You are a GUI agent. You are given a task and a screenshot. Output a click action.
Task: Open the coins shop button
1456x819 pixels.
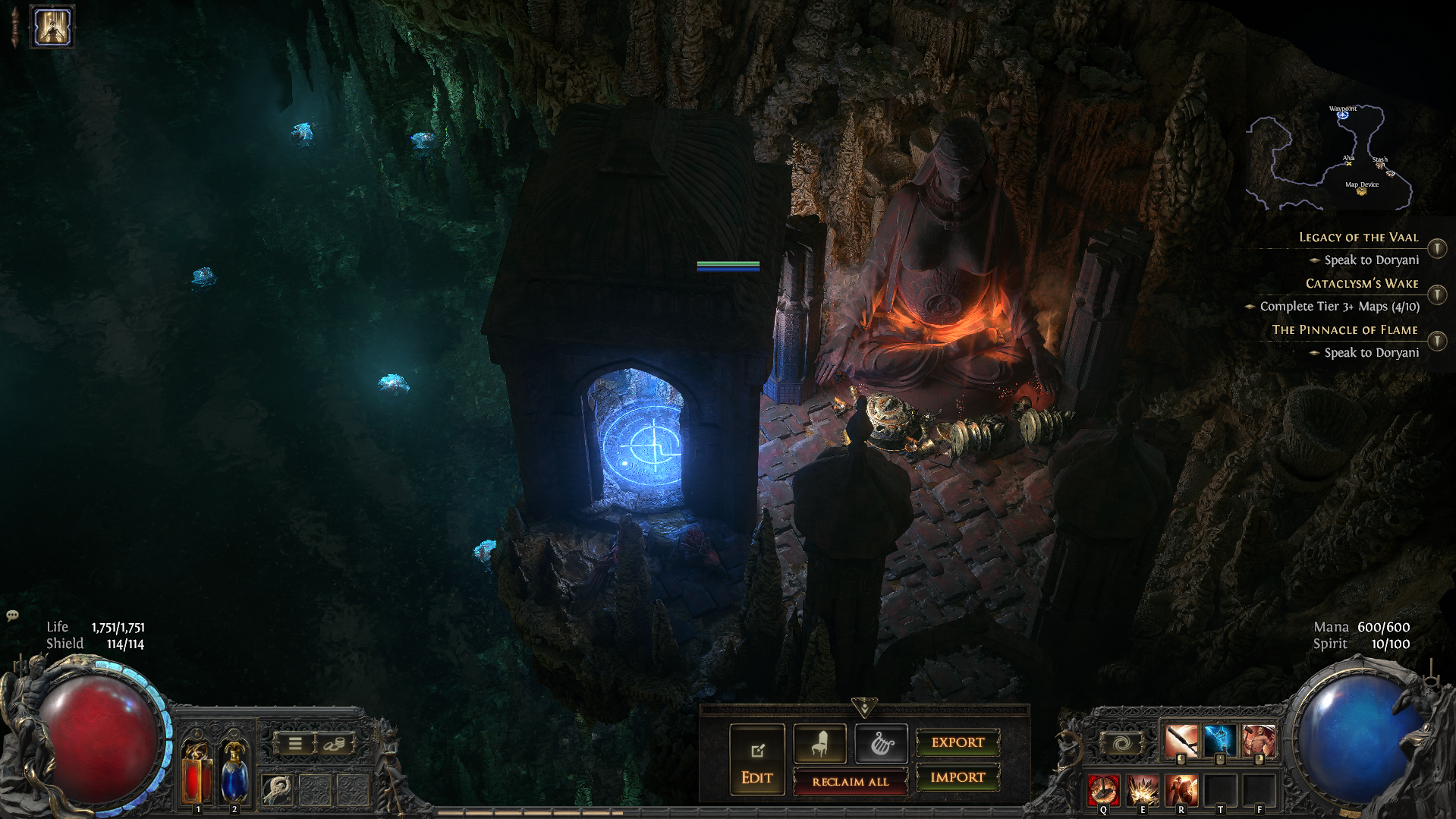coord(334,744)
